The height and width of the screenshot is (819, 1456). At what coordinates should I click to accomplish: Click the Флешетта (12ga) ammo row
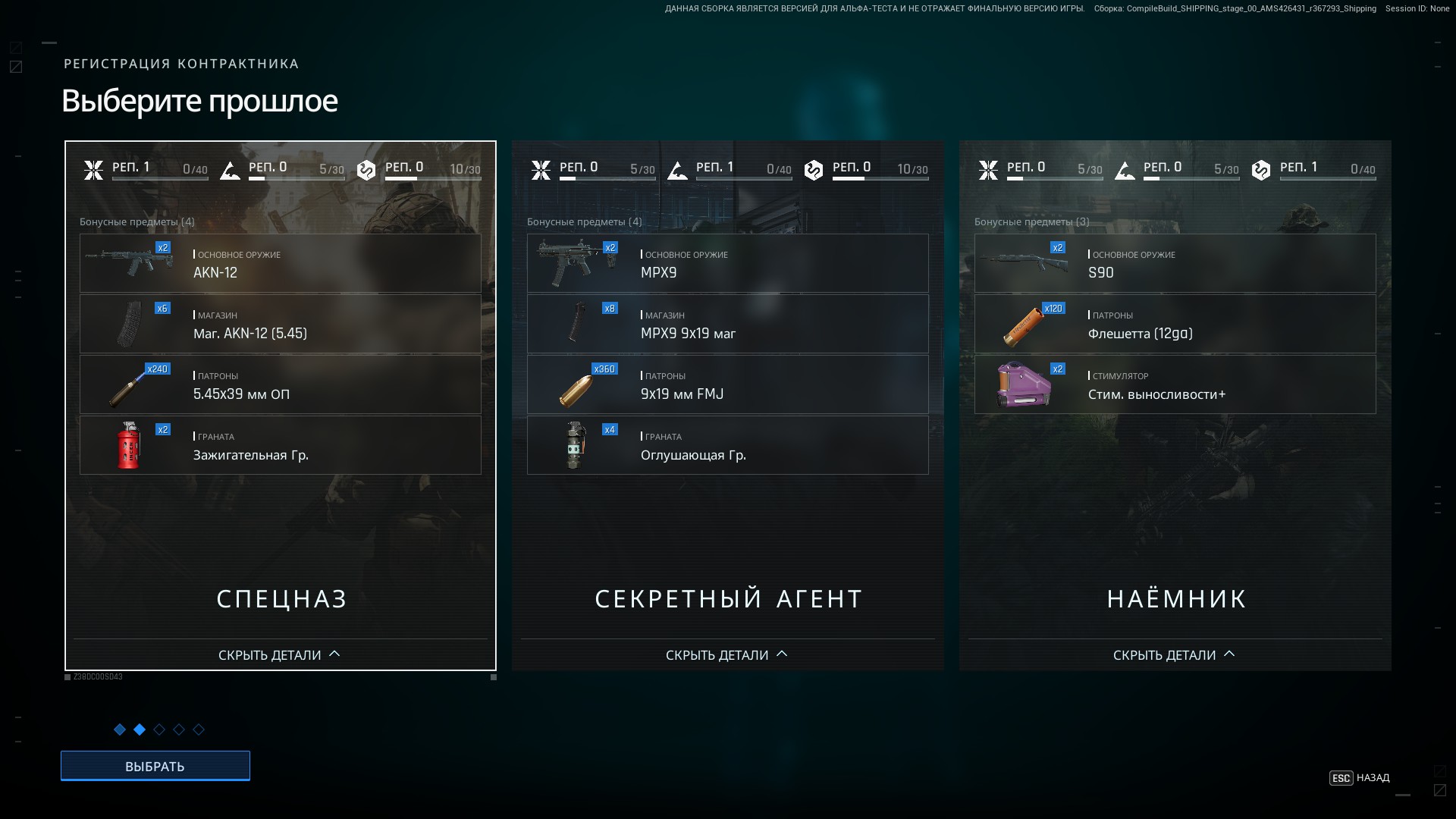1175,324
